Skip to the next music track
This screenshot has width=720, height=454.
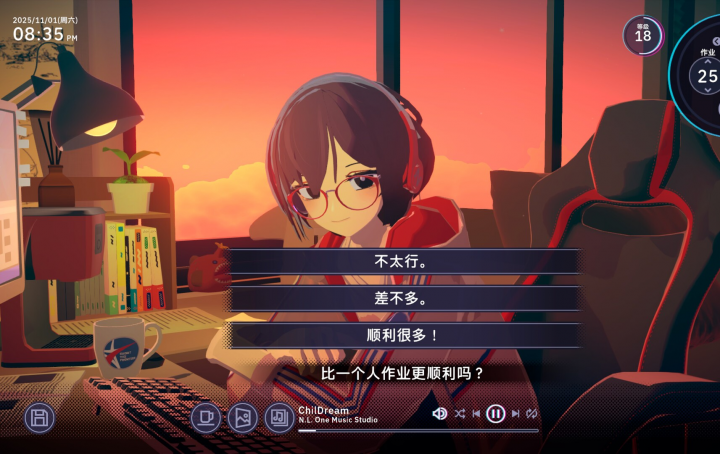click(515, 413)
